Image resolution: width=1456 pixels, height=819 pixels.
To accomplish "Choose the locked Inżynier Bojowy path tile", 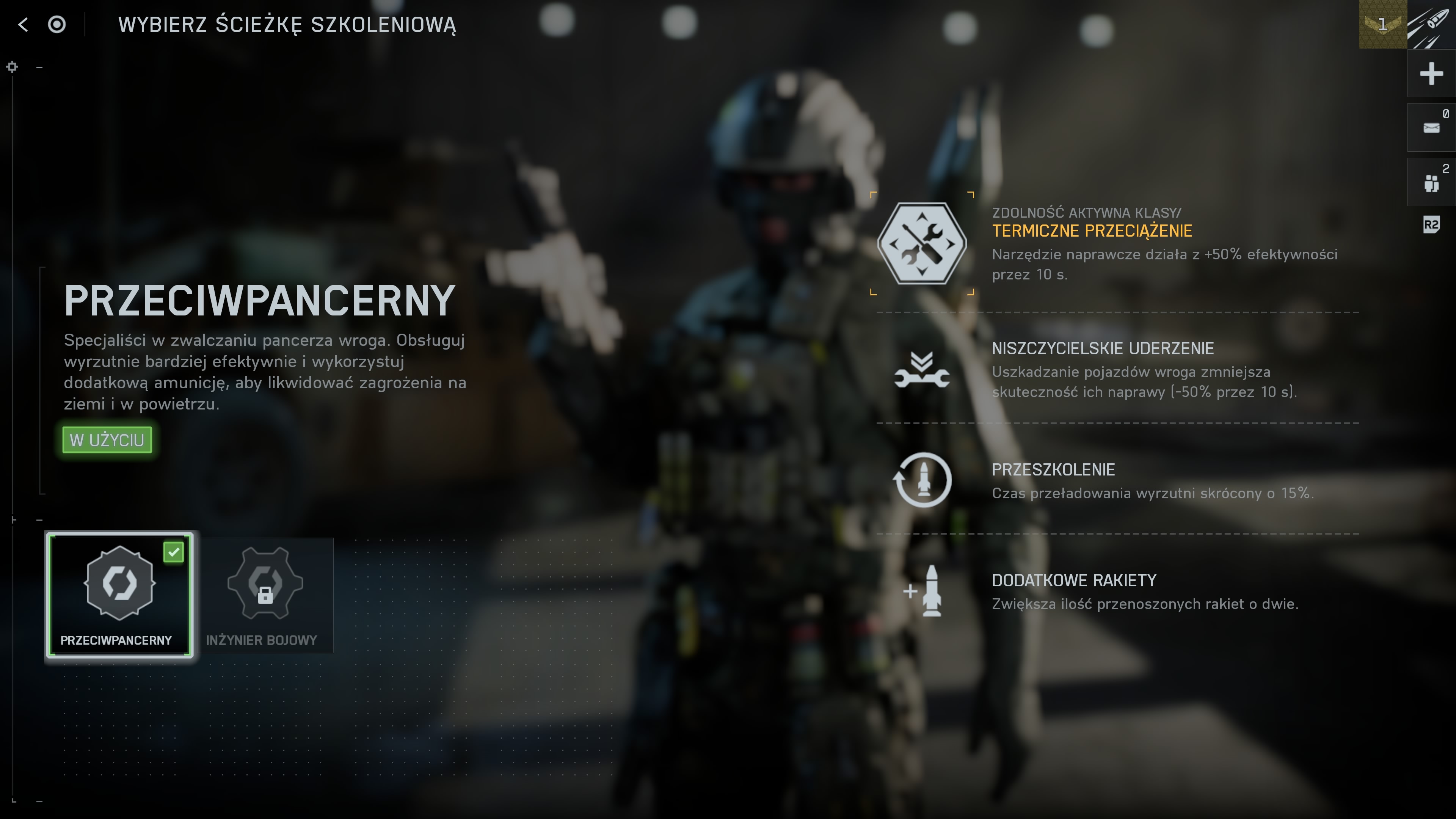I will point(265,595).
